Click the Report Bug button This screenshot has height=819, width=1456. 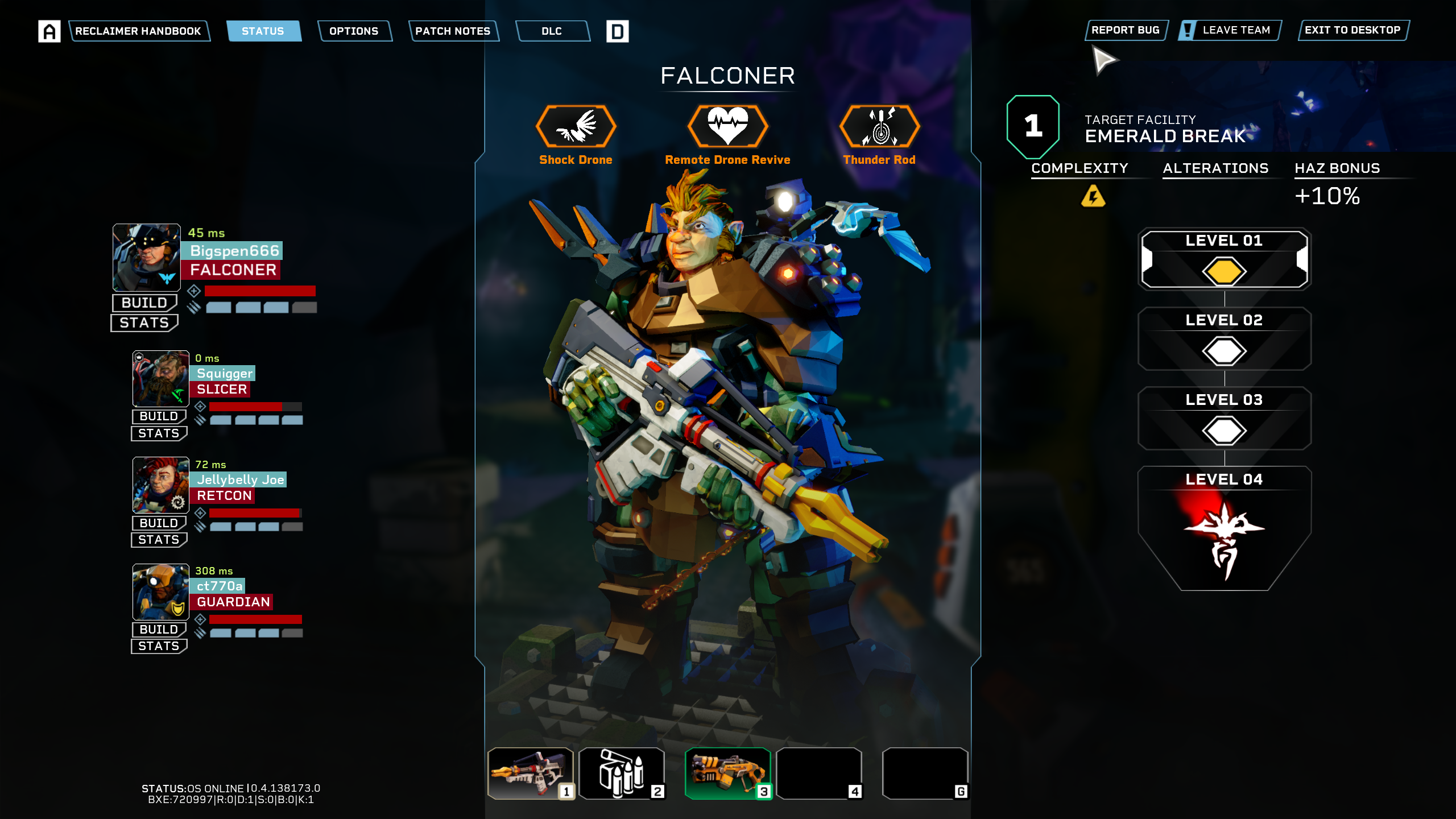[x=1125, y=30]
